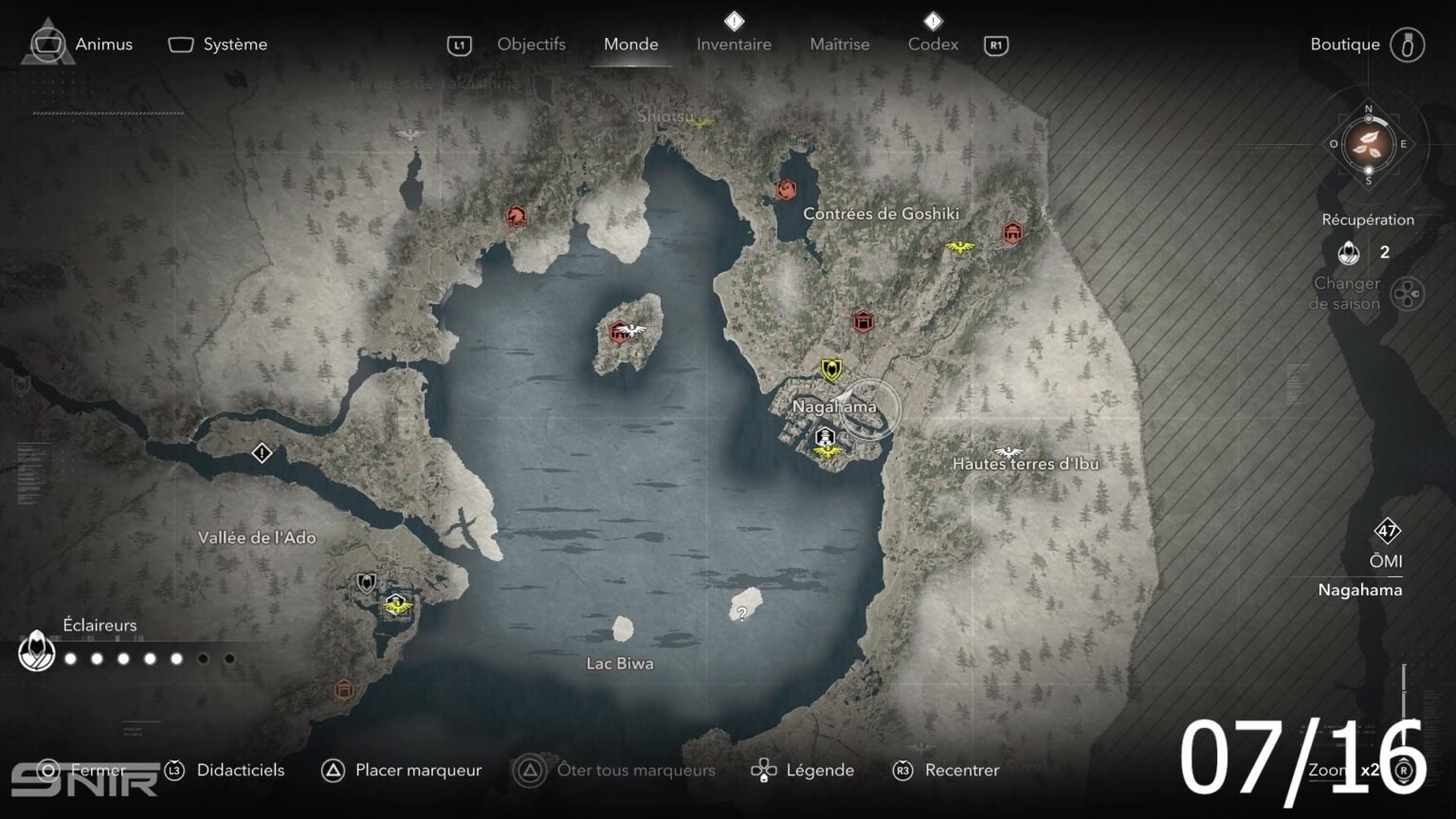Click the scout icon in the Éclaireurs panel
Viewport: 1456px width, 819px height.
click(36, 653)
